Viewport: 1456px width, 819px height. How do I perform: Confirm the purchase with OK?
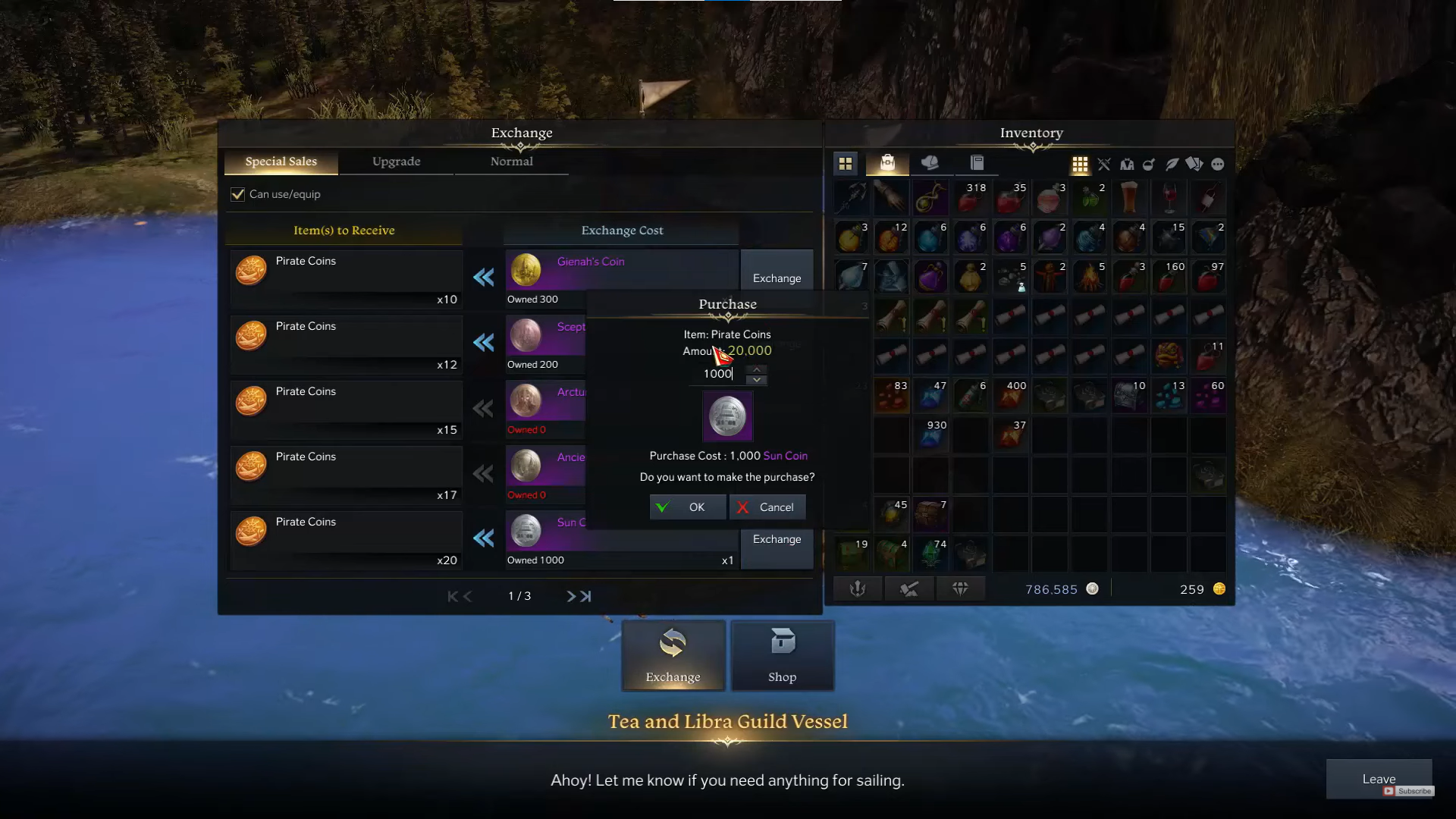point(687,507)
